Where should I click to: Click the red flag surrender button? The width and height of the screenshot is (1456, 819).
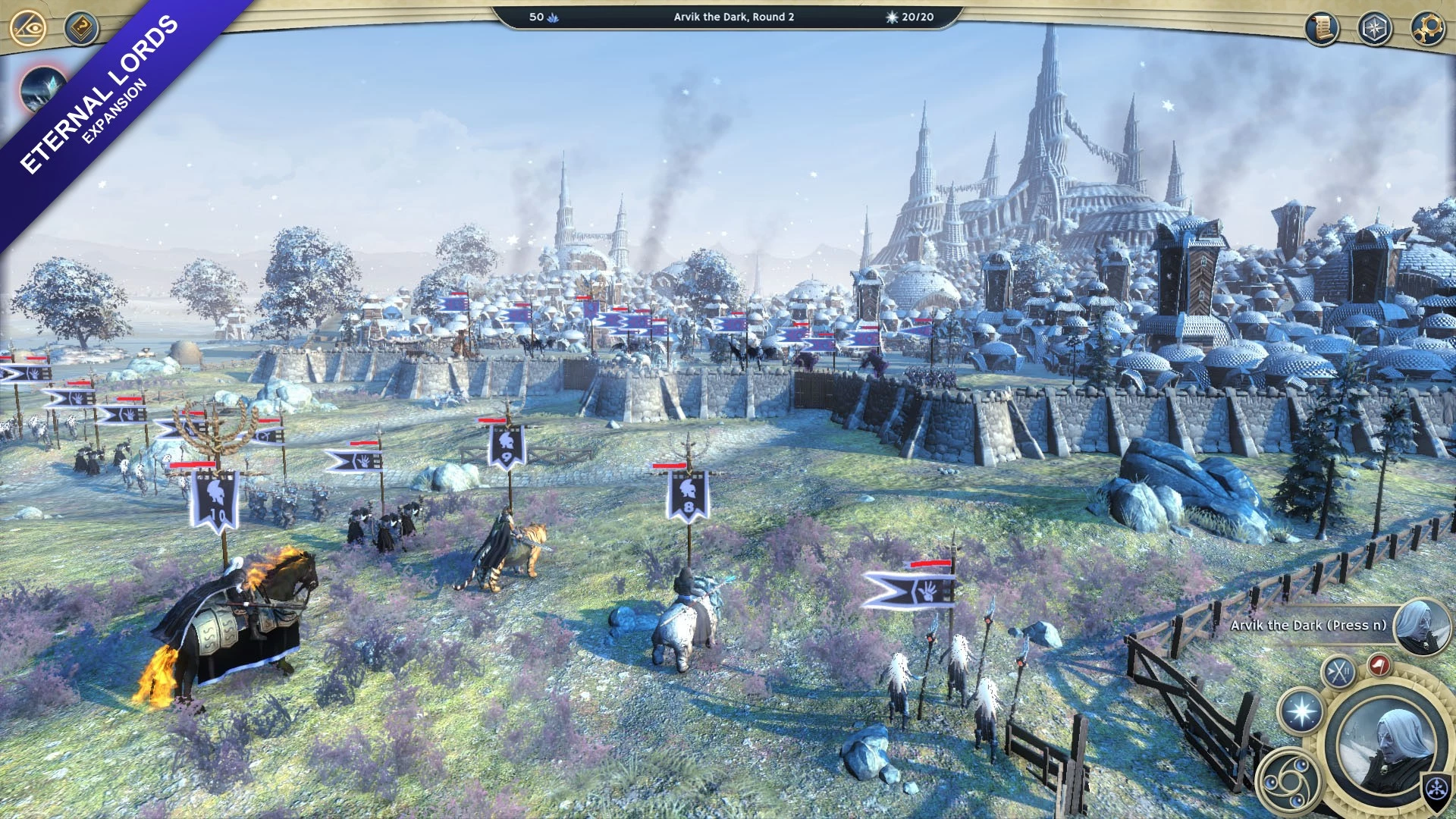point(1379,666)
